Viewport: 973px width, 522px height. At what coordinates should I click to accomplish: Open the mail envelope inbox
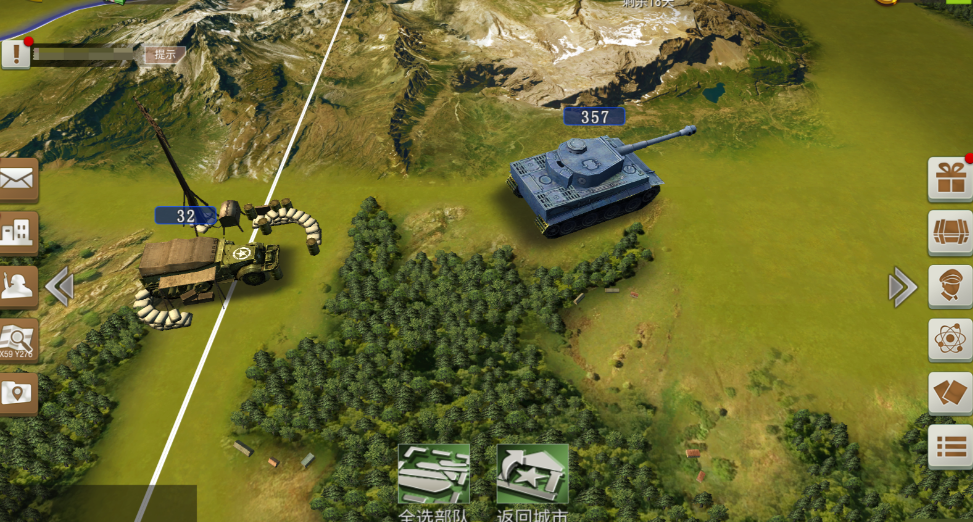pyautogui.click(x=18, y=180)
